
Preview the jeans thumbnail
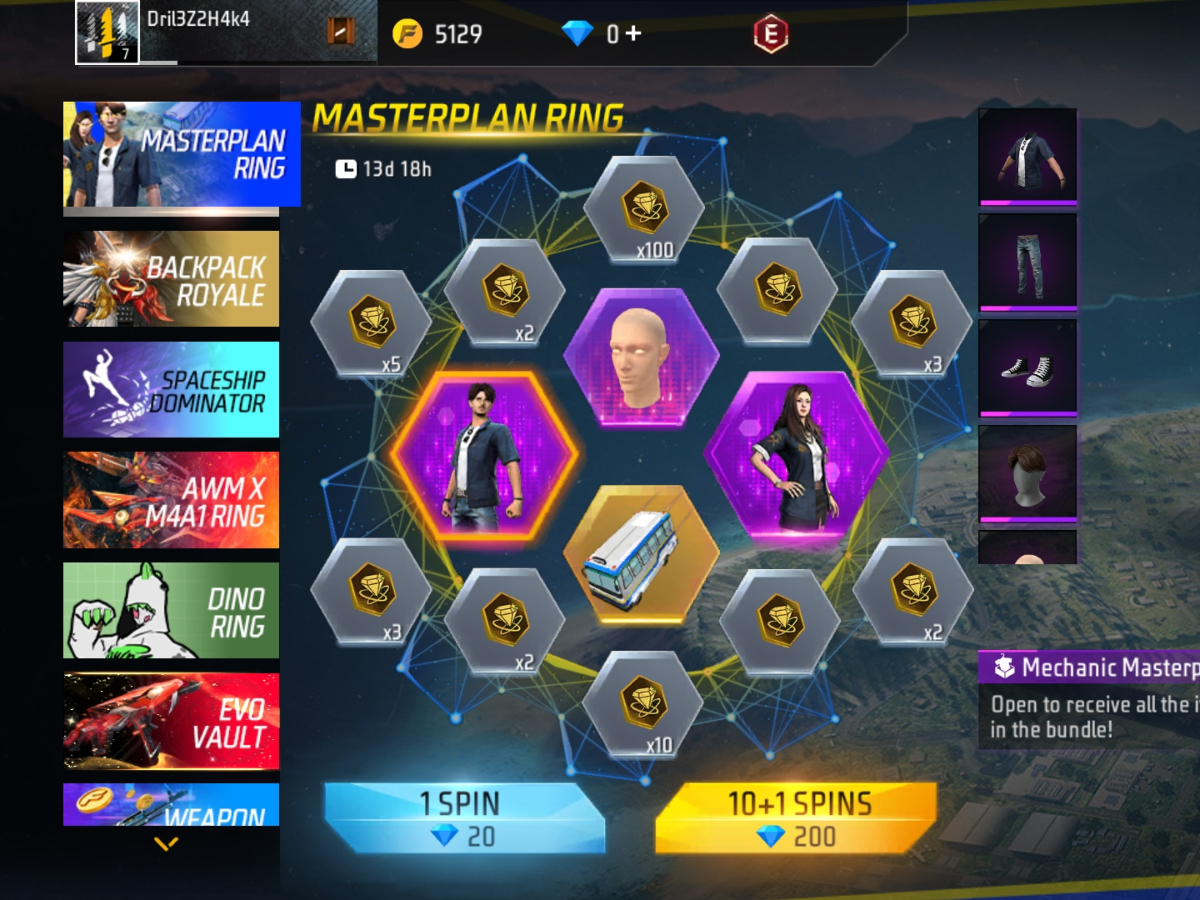(x=1027, y=262)
